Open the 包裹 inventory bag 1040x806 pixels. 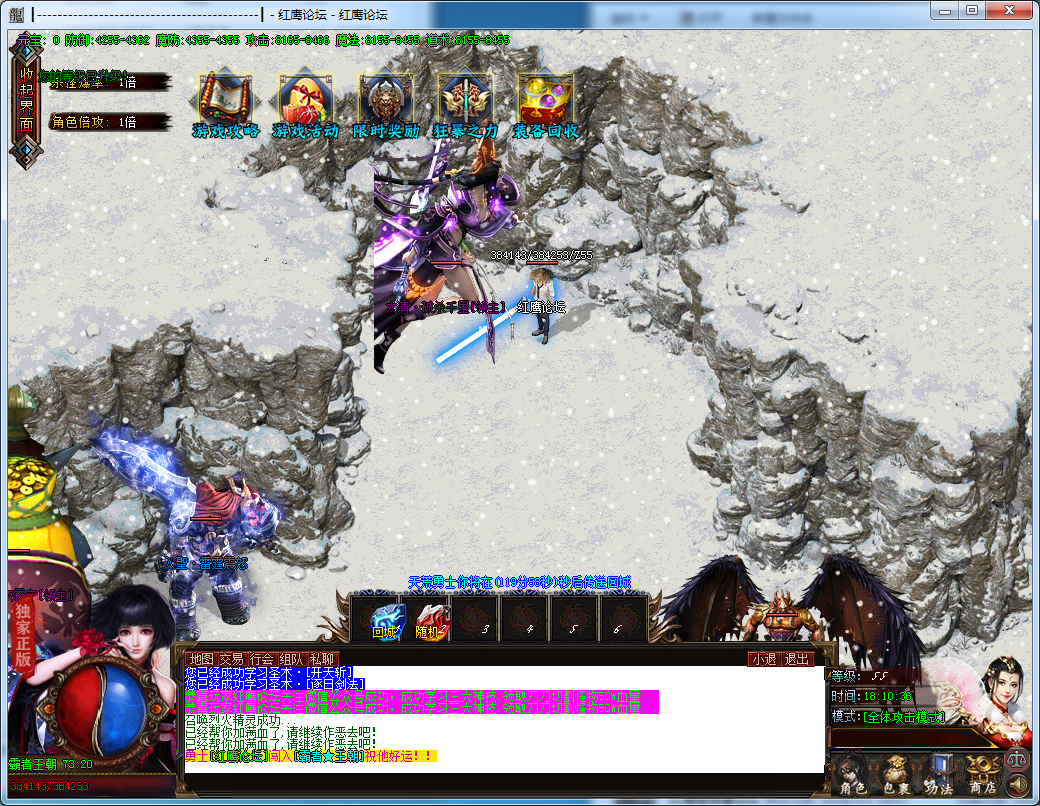click(x=896, y=774)
